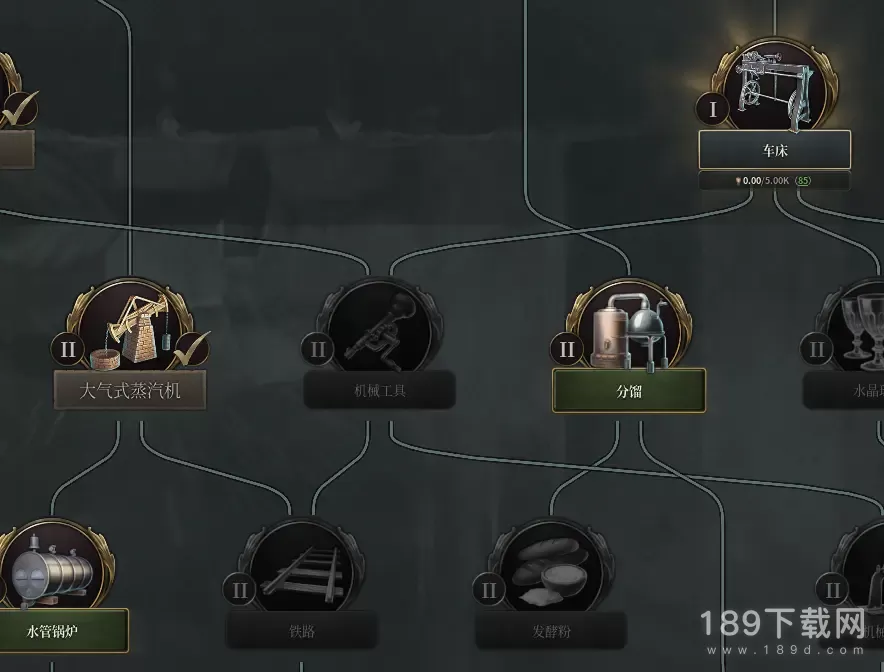
Task: Choose the 机械工具 technology node
Action: [x=379, y=389]
